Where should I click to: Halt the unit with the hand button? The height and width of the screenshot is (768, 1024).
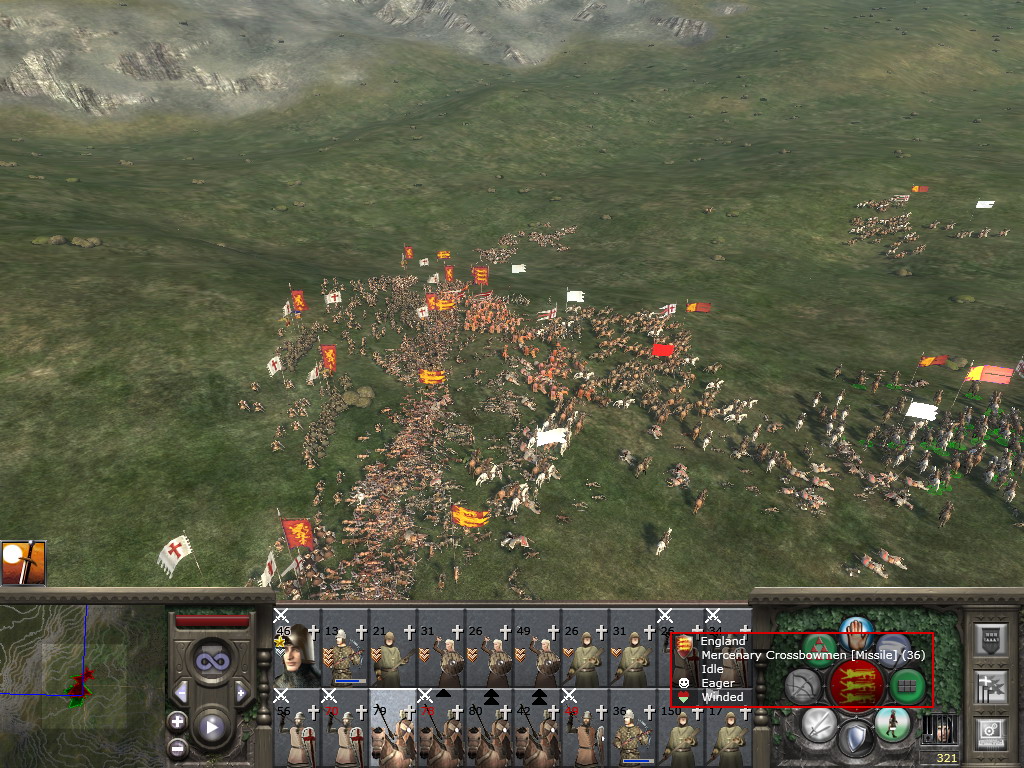pyautogui.click(x=857, y=632)
